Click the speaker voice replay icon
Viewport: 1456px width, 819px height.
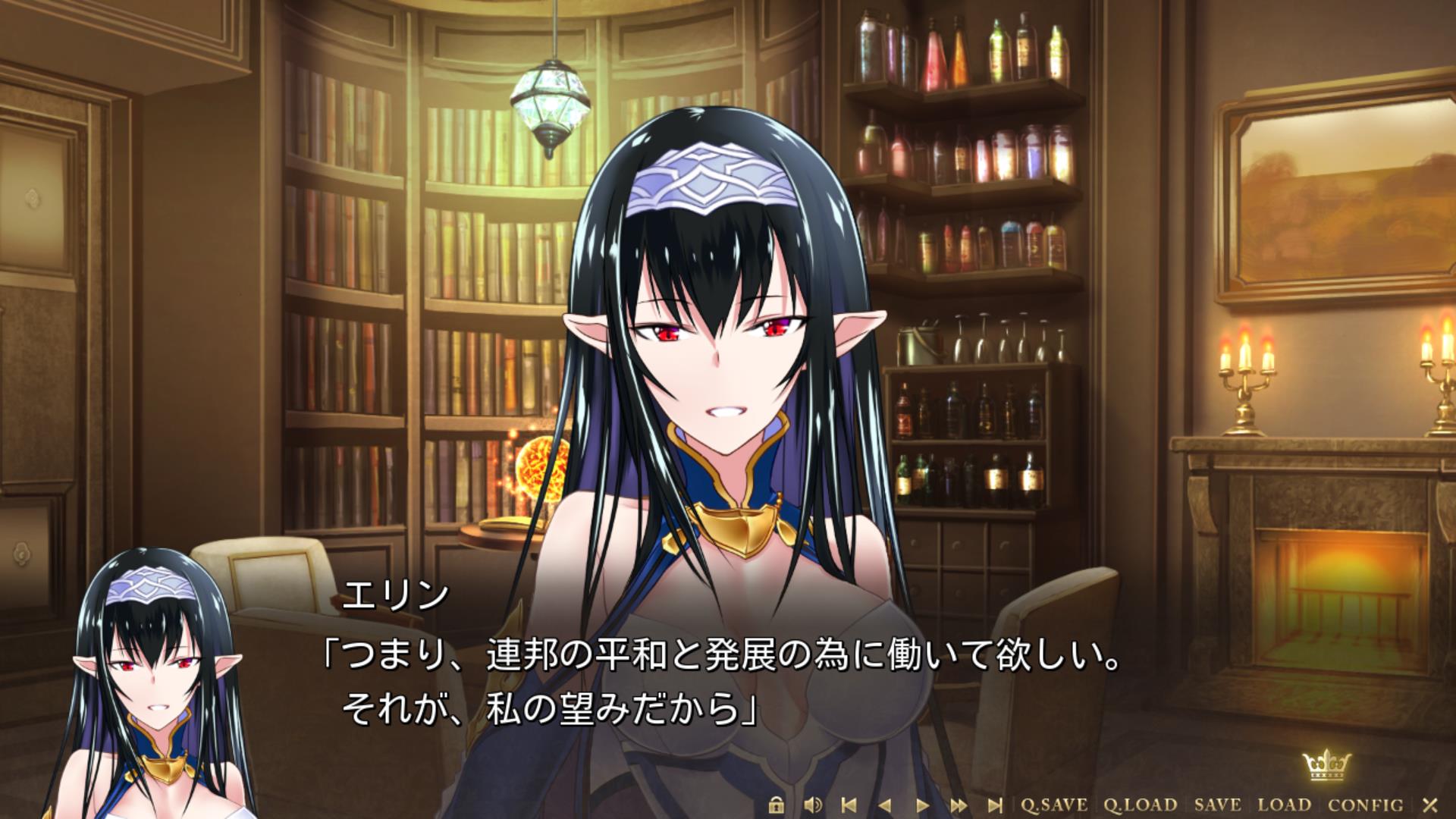click(x=812, y=805)
